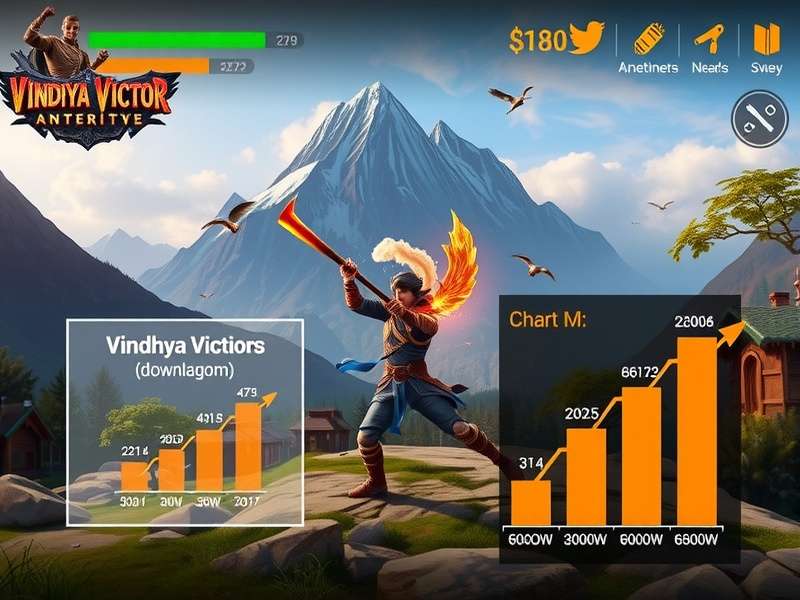Open the round tools button
Image resolution: width=800 pixels, height=600 pixels.
[x=761, y=120]
